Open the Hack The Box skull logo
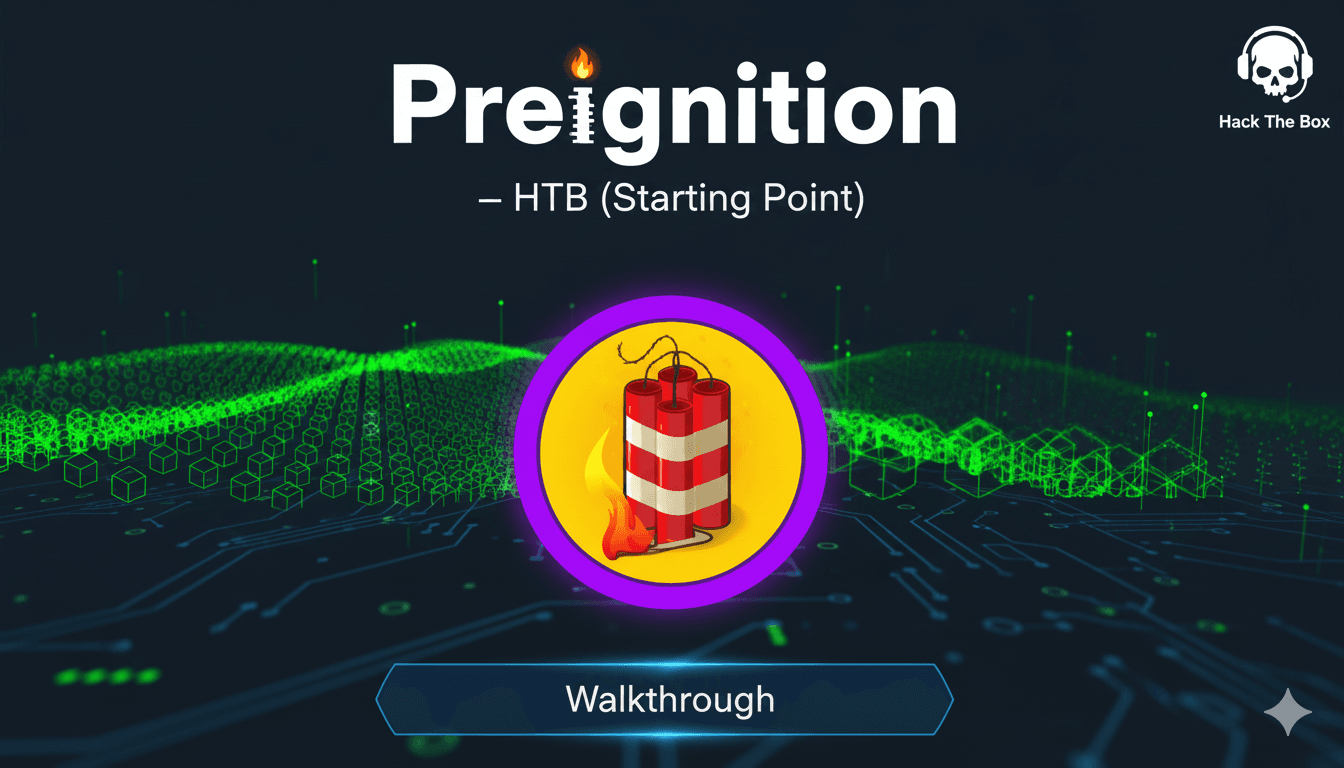The width and height of the screenshot is (1344, 768). coord(1273,65)
